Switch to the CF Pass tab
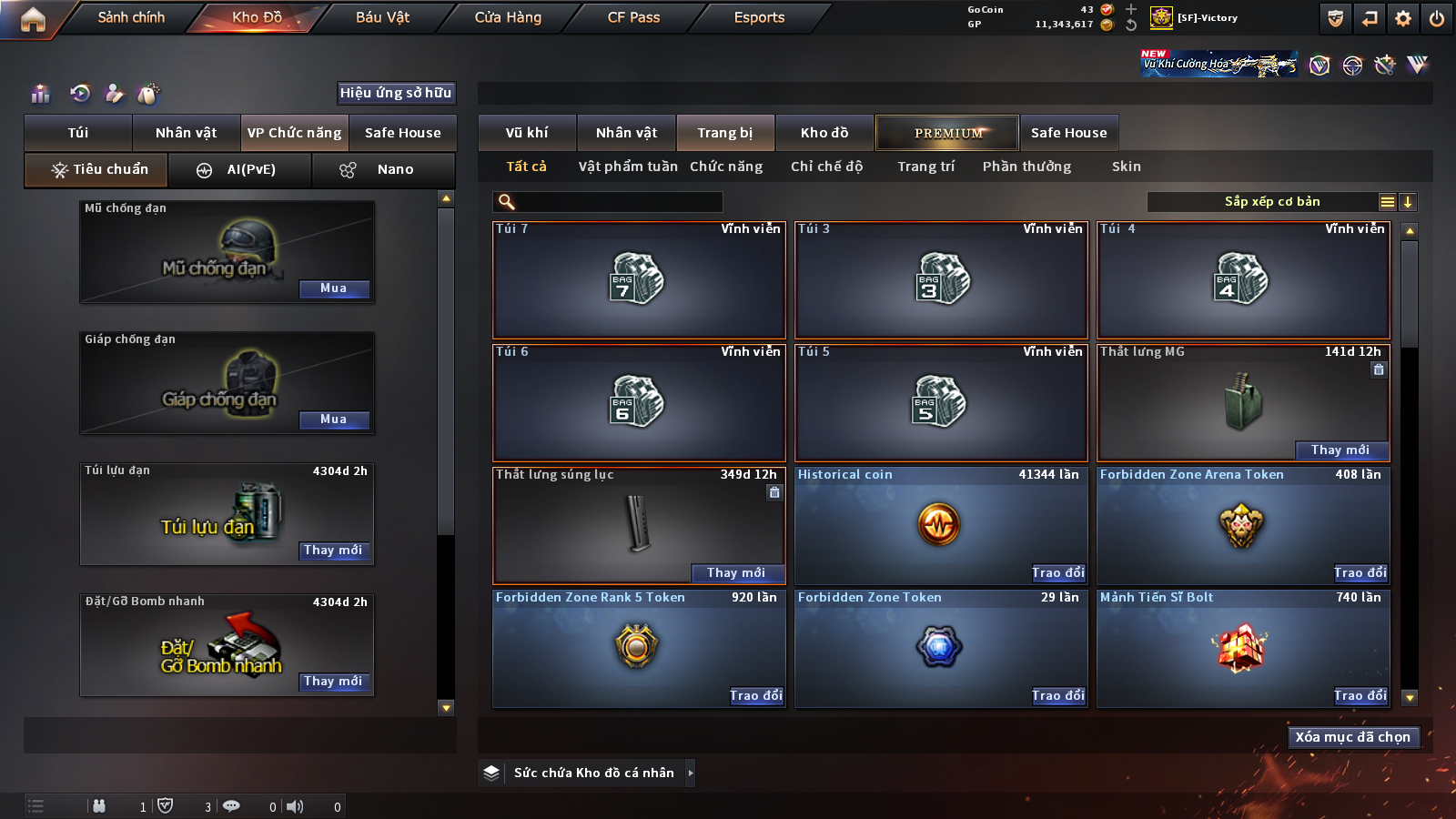Image resolution: width=1456 pixels, height=819 pixels. 633,17
